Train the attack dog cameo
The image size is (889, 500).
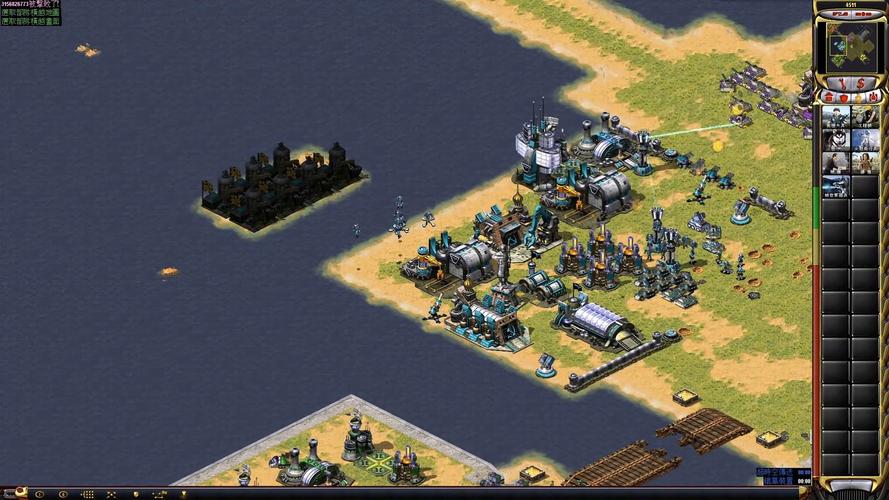coord(836,140)
